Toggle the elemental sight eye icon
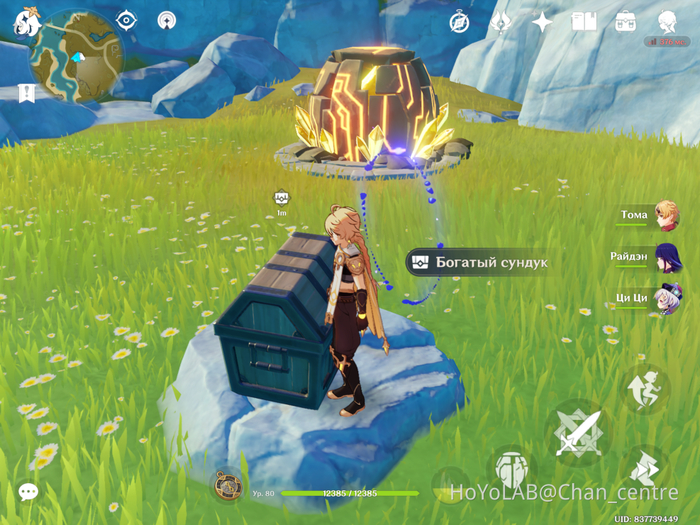 [x=126, y=19]
